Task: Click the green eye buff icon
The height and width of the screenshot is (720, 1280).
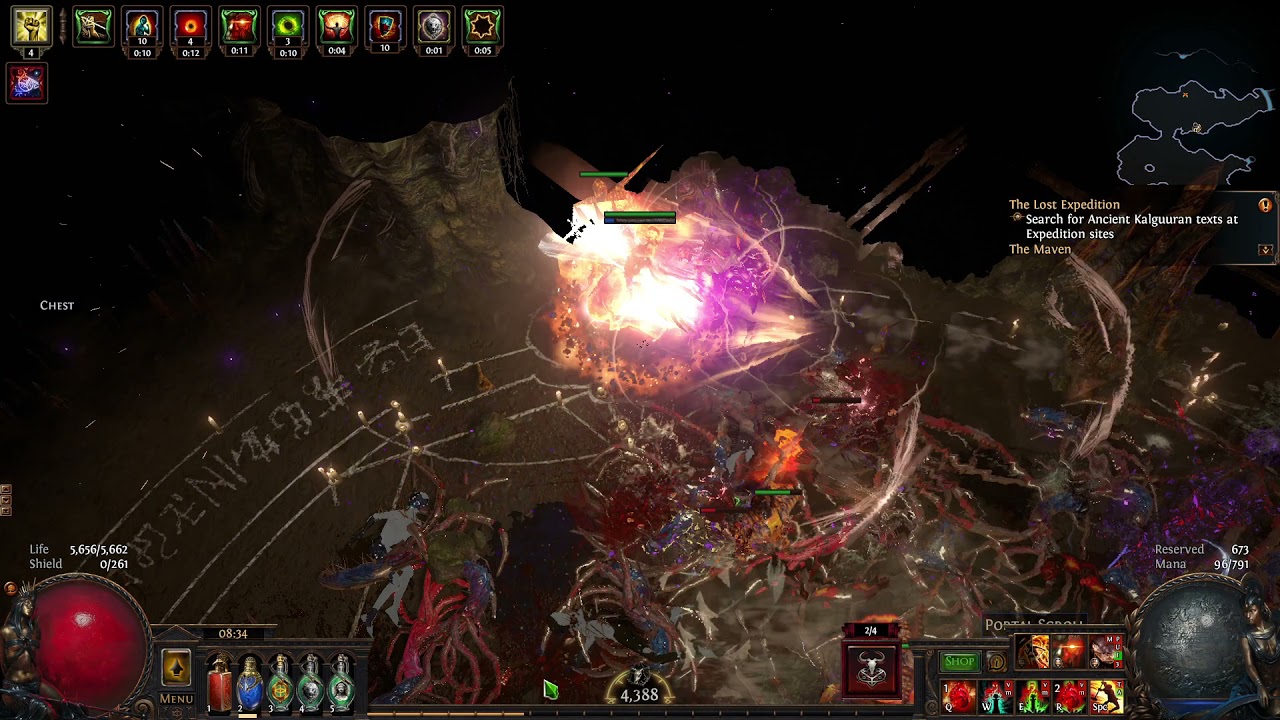Action: pos(288,27)
